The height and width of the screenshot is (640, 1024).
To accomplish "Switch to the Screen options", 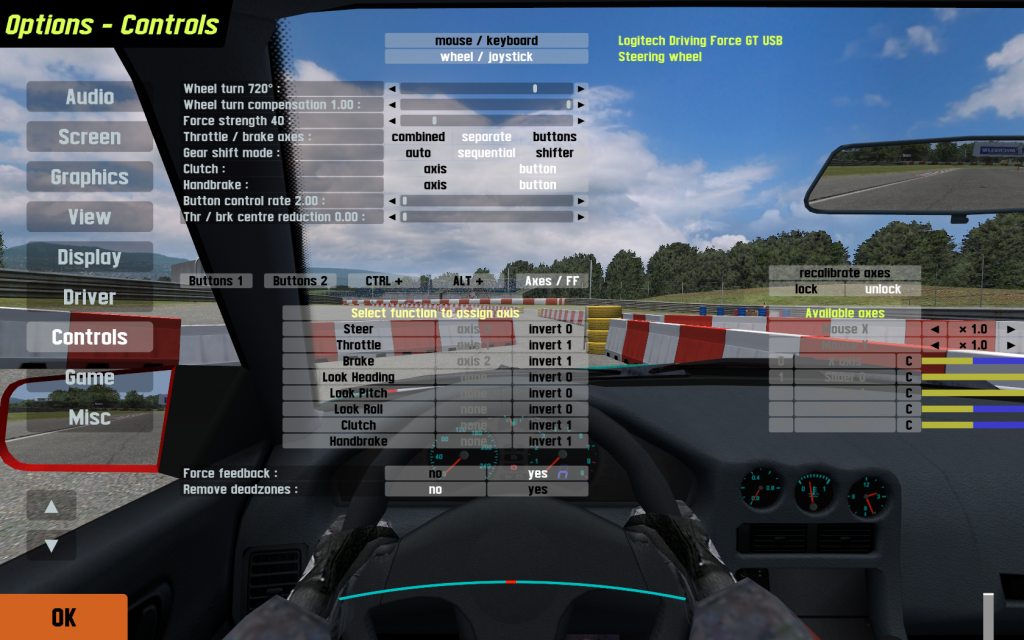I will [90, 137].
